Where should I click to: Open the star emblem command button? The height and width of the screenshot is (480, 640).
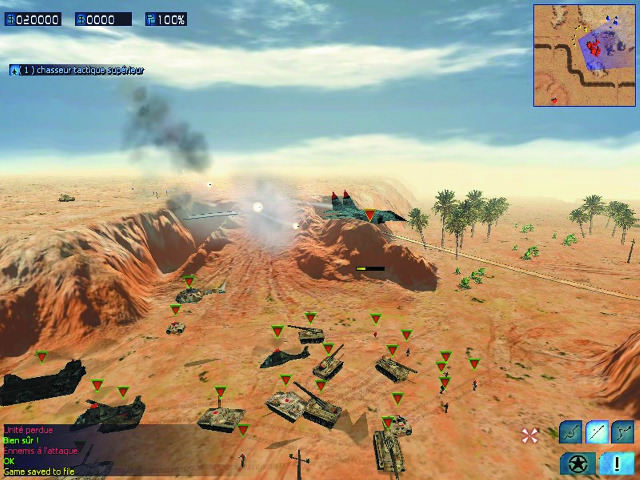coord(578,463)
